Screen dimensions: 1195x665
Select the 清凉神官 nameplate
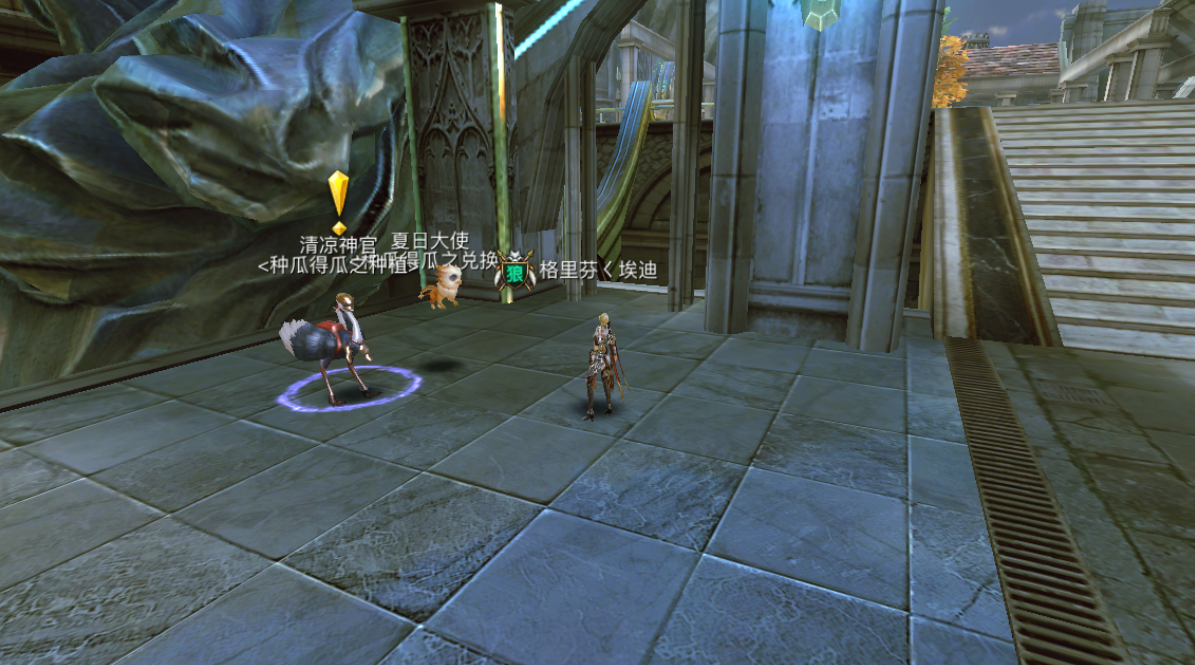point(338,244)
